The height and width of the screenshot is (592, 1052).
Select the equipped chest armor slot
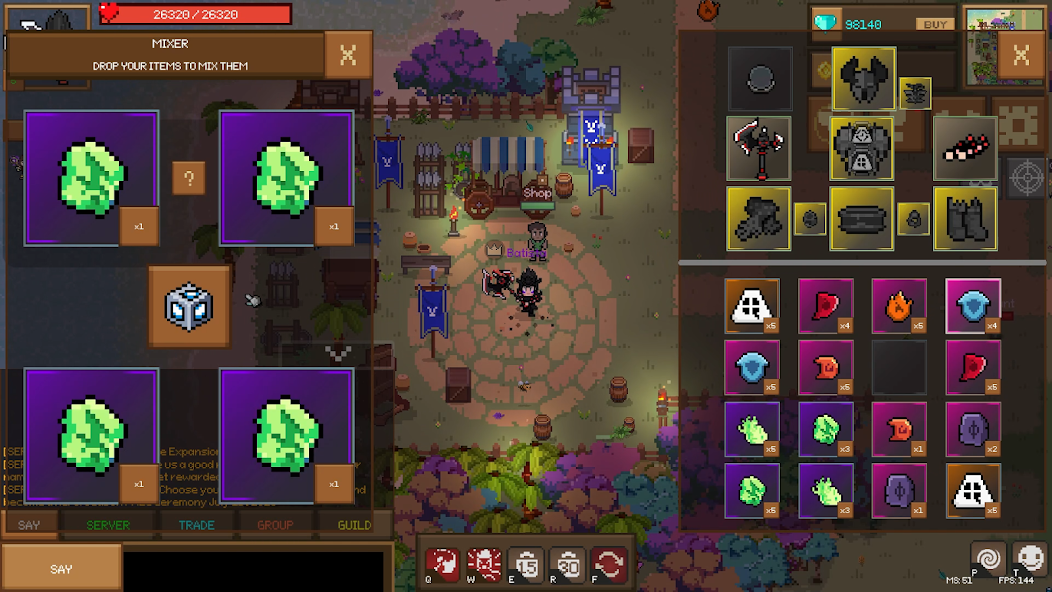click(x=862, y=148)
